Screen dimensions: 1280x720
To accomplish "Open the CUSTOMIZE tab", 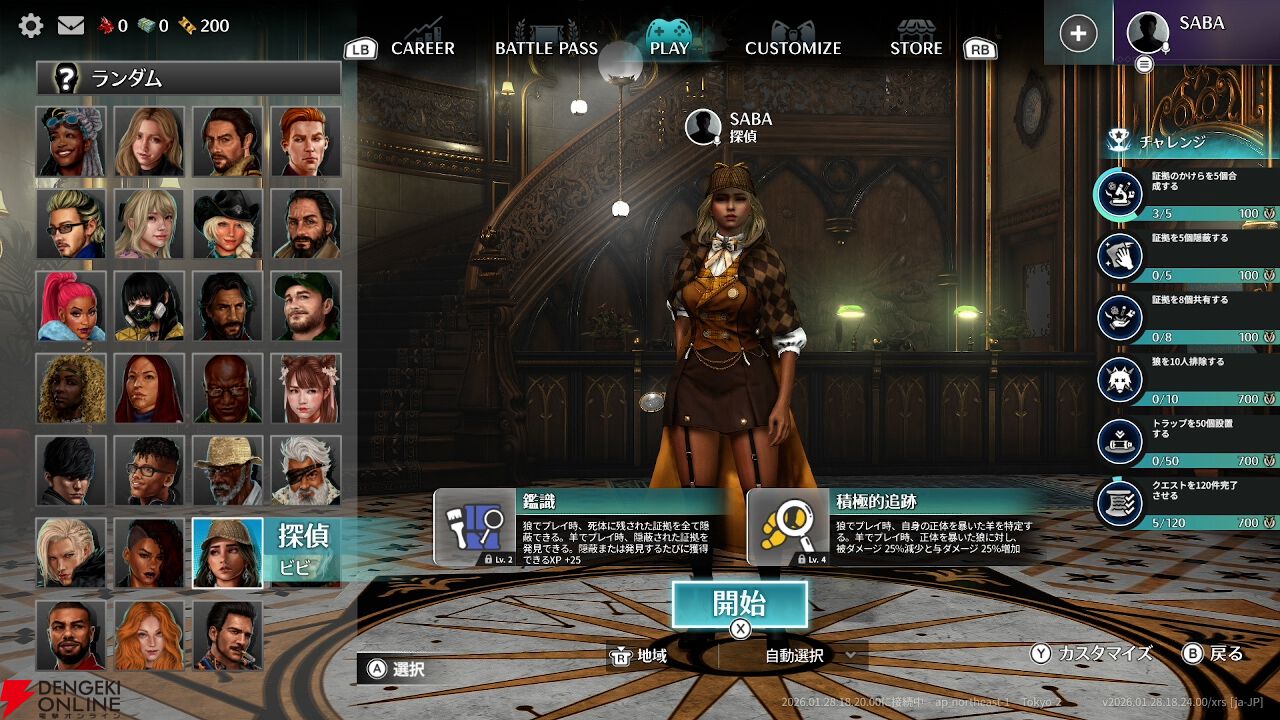I will 793,47.
